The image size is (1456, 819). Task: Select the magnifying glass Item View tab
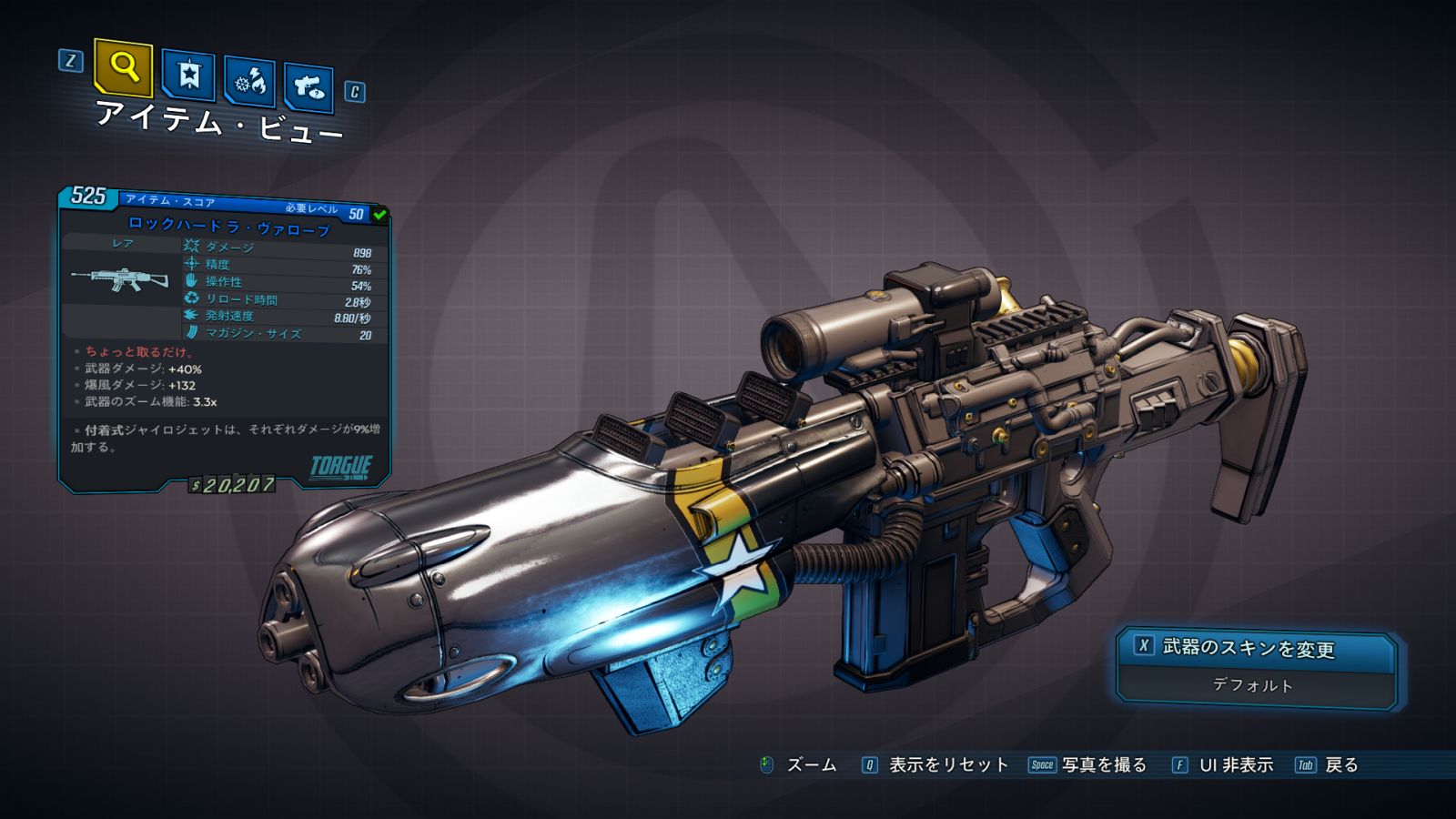(123, 67)
